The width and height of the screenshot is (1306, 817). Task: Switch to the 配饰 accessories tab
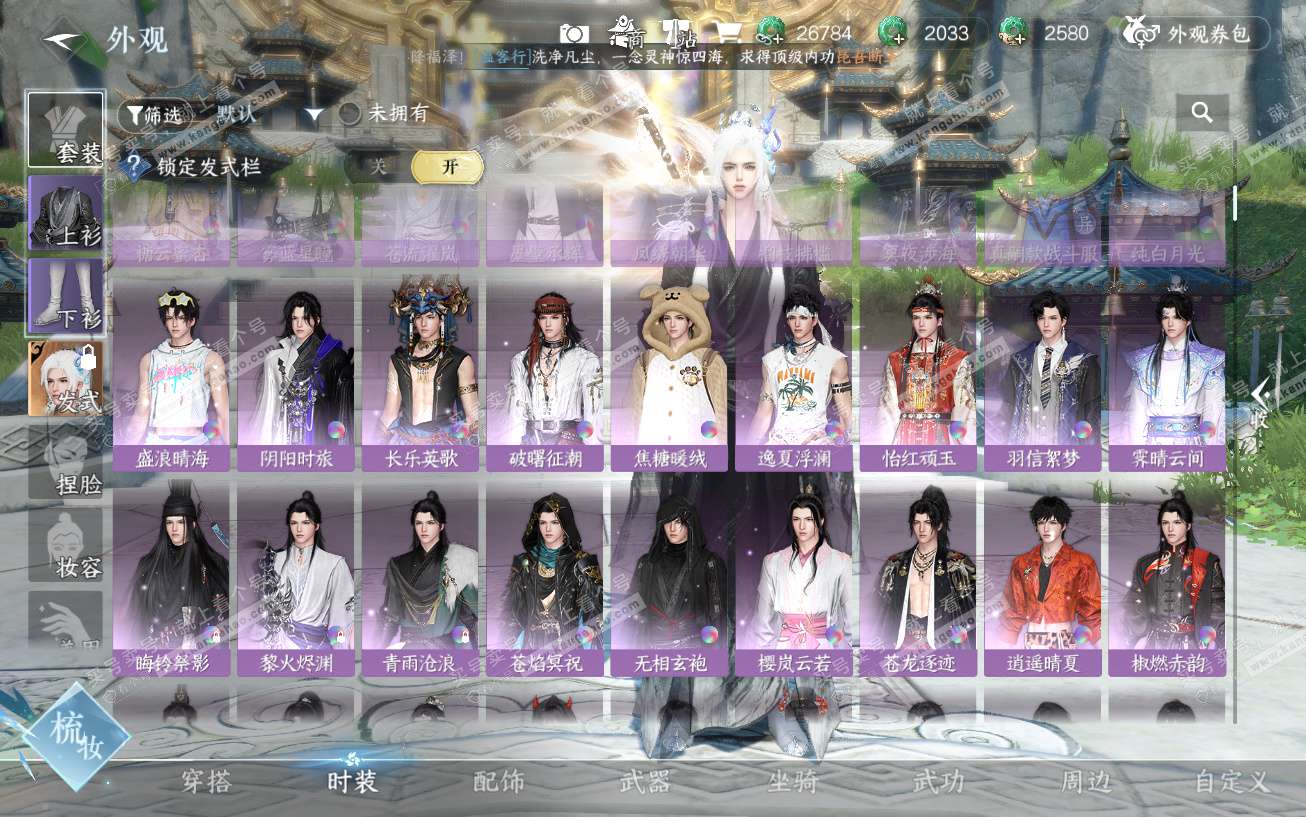498,782
